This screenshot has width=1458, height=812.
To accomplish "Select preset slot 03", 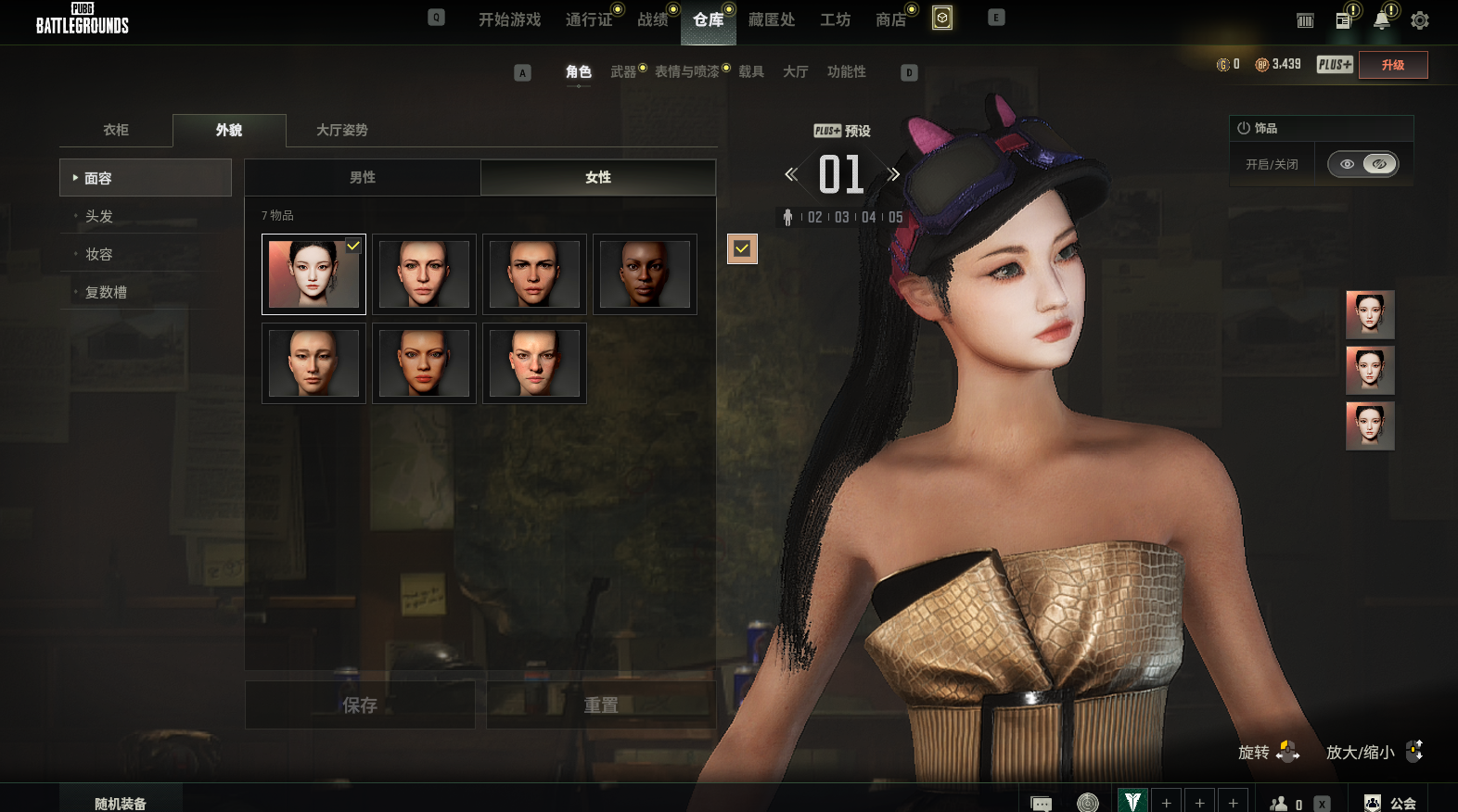I will [x=842, y=217].
